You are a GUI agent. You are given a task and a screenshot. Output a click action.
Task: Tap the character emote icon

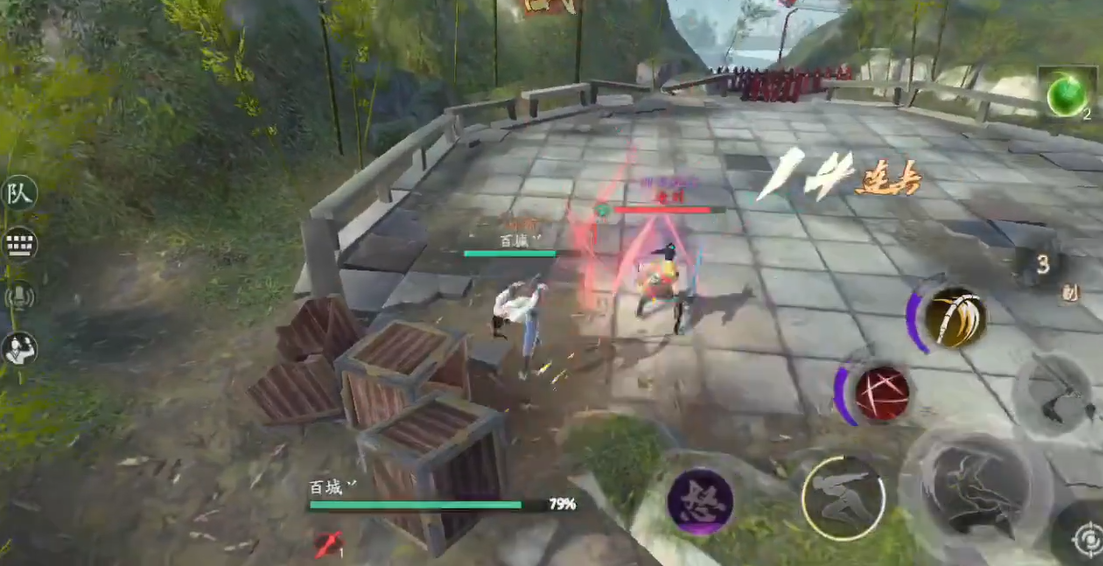19,348
